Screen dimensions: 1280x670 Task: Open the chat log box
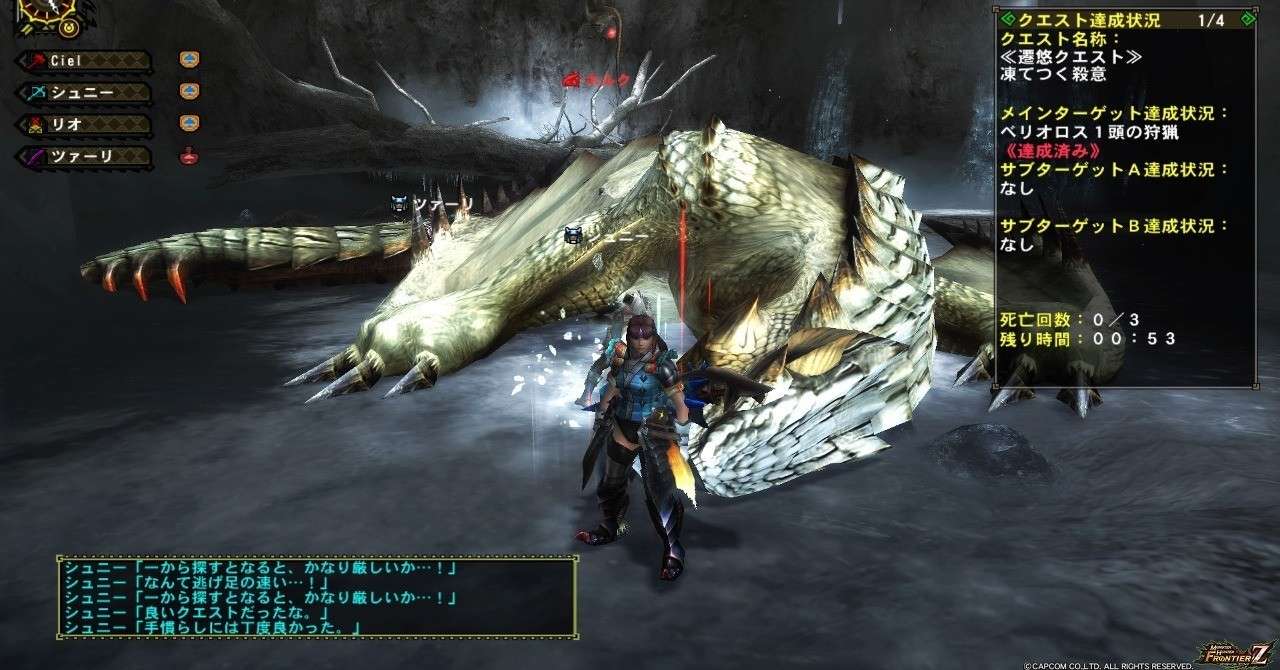[316, 597]
